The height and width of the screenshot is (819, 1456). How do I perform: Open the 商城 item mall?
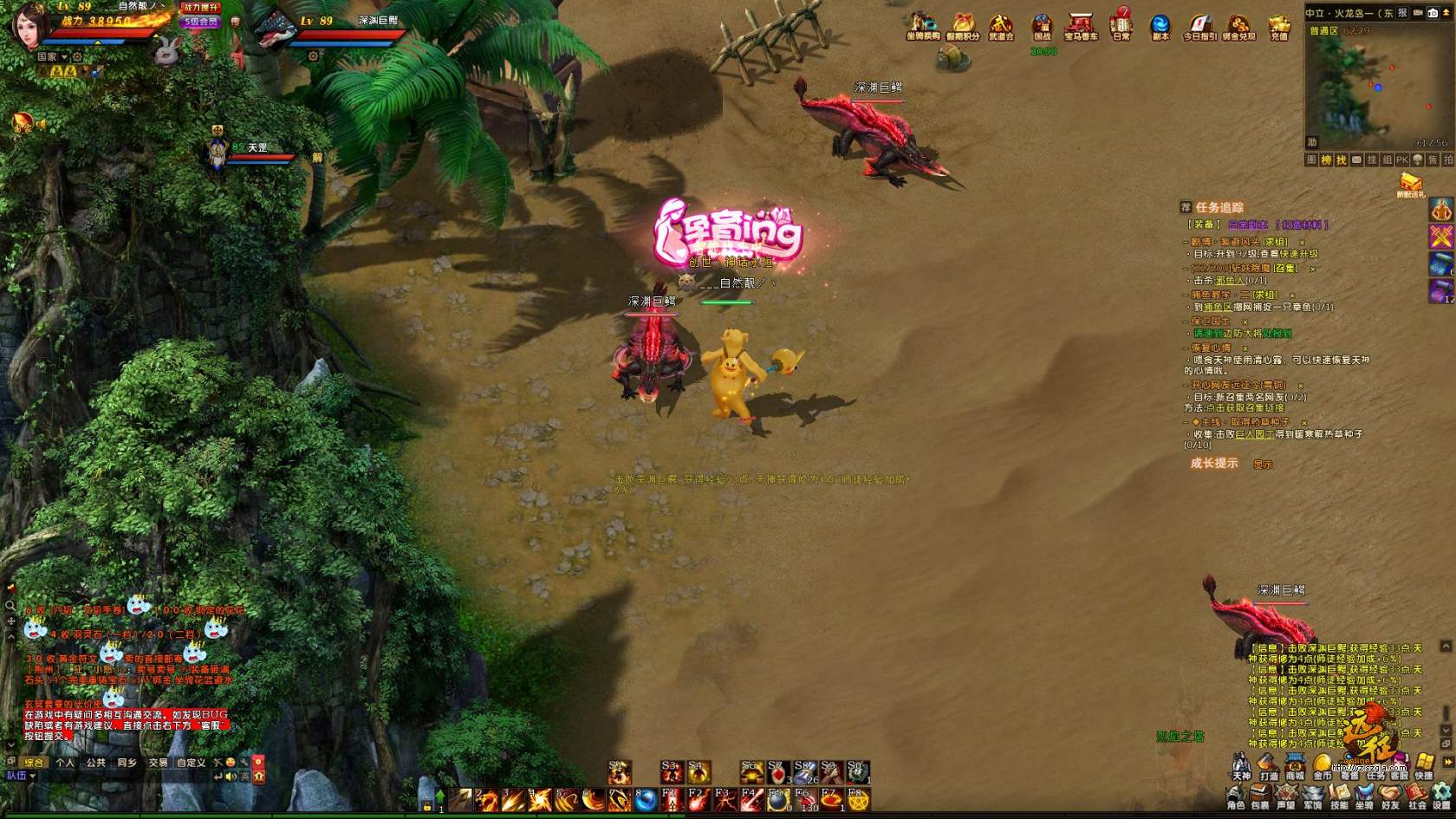[1295, 764]
